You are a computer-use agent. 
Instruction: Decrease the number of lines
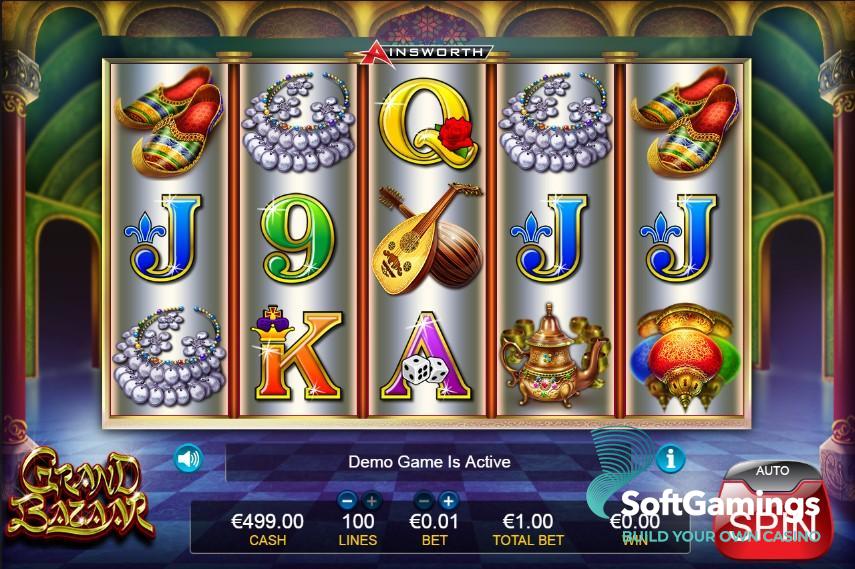[x=347, y=501]
